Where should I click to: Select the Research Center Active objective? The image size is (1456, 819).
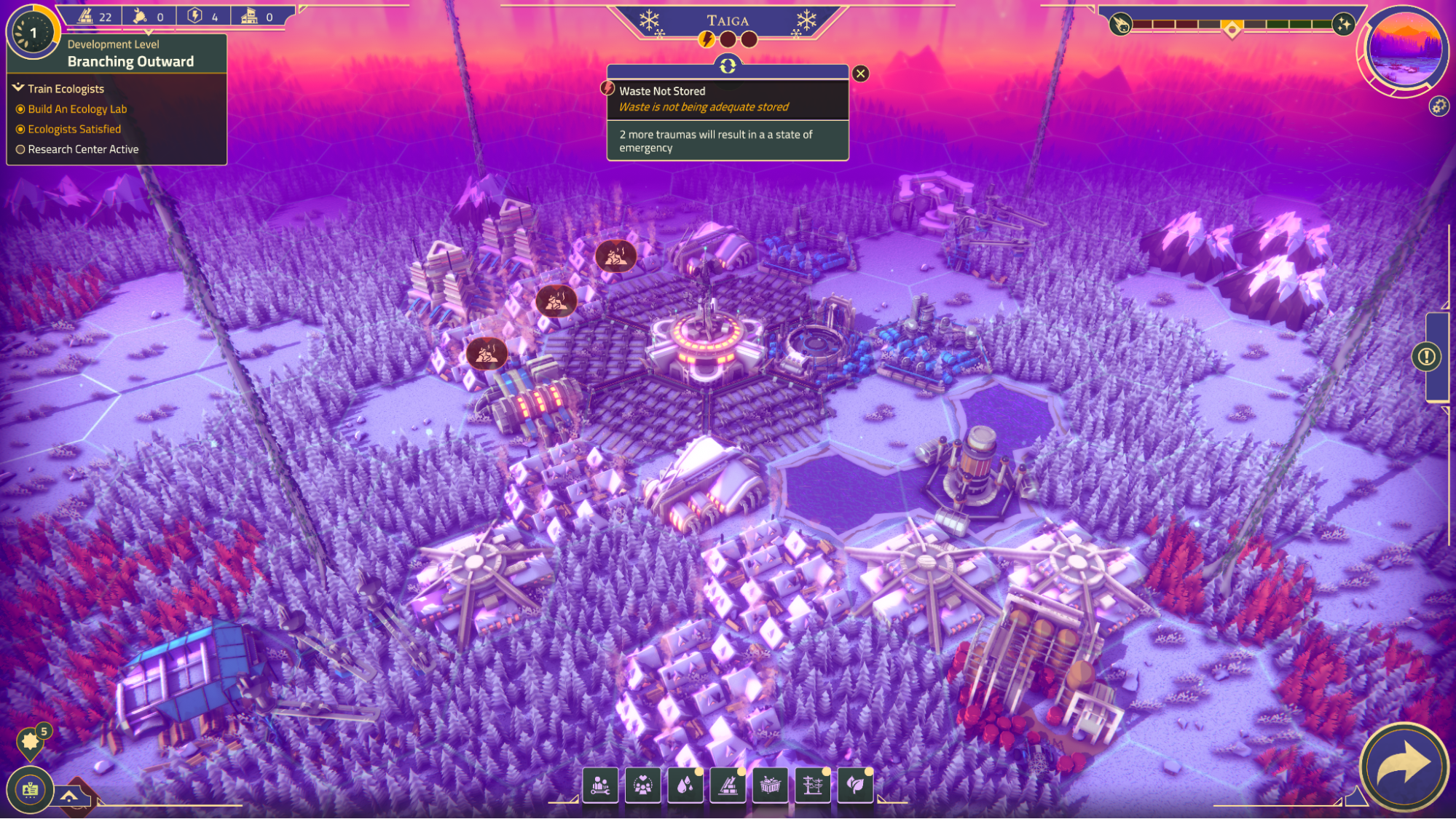tap(83, 149)
